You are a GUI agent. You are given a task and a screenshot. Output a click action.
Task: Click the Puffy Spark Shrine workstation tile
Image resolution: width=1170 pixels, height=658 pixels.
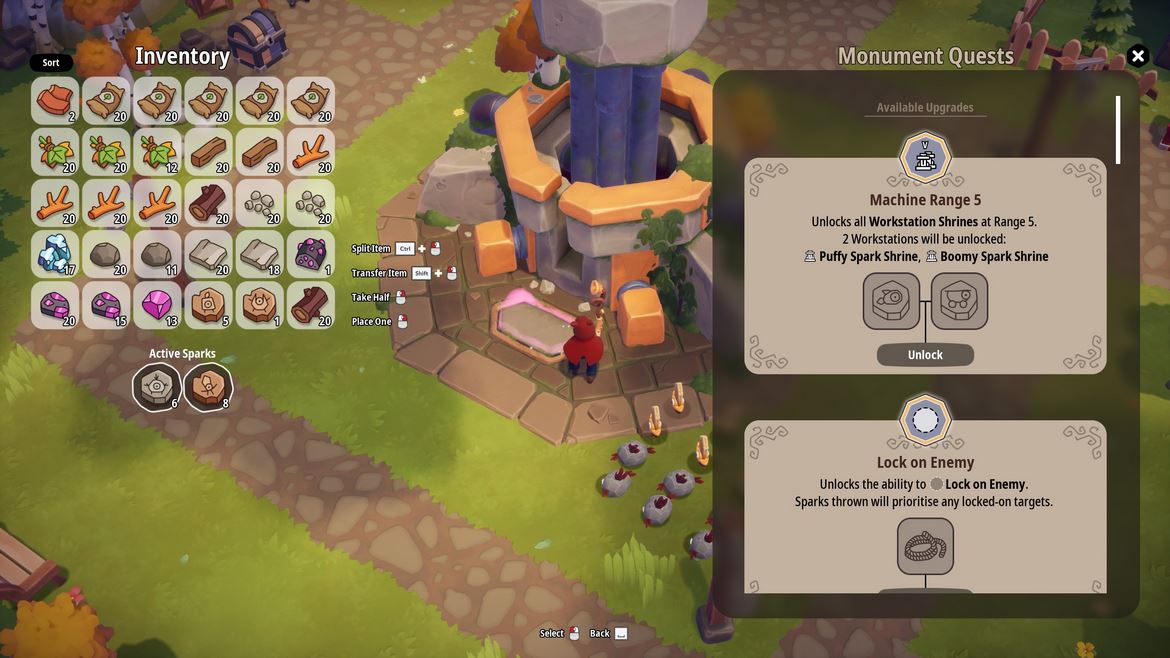click(891, 301)
